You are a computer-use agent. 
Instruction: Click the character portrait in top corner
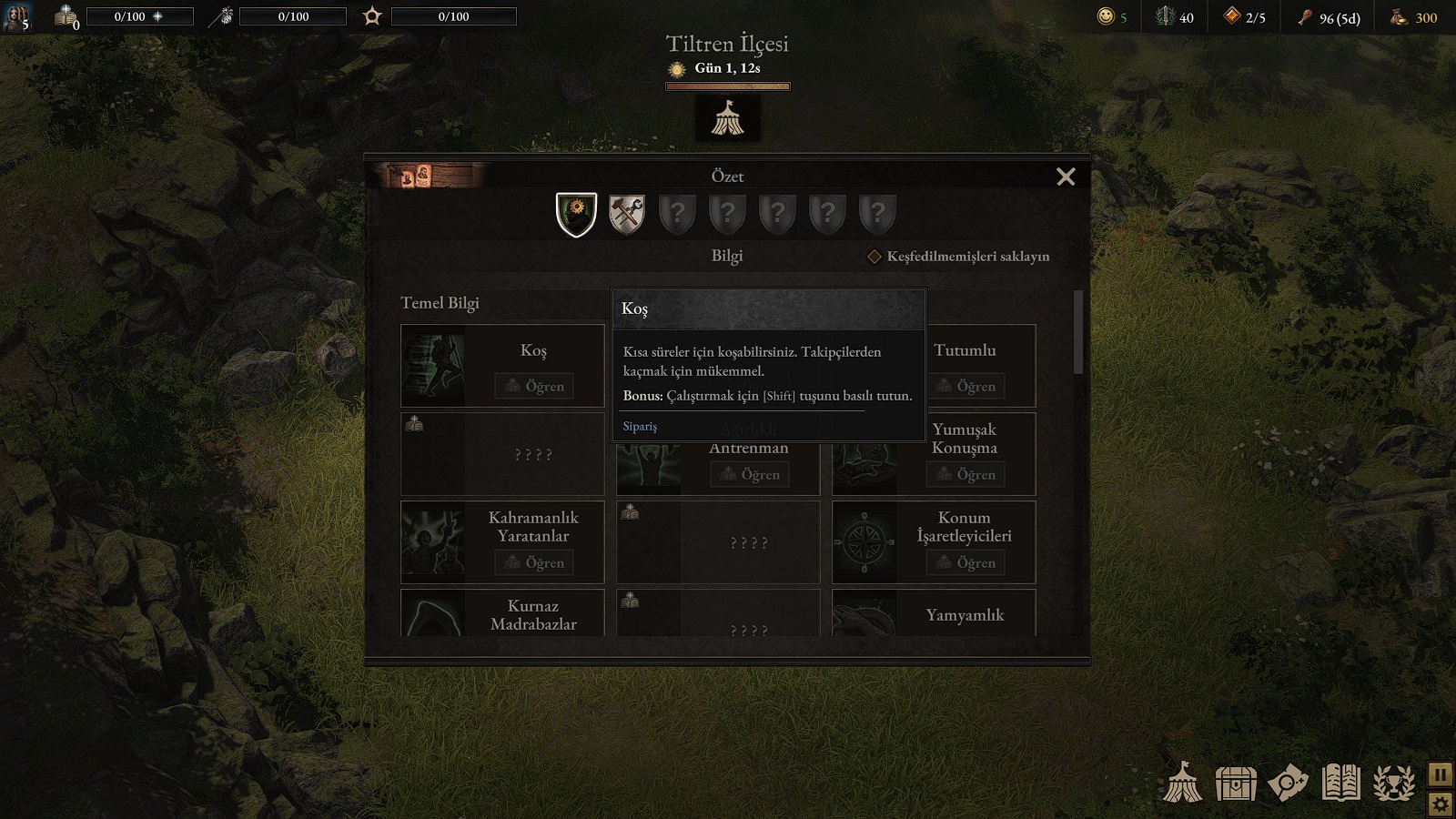tap(17, 16)
